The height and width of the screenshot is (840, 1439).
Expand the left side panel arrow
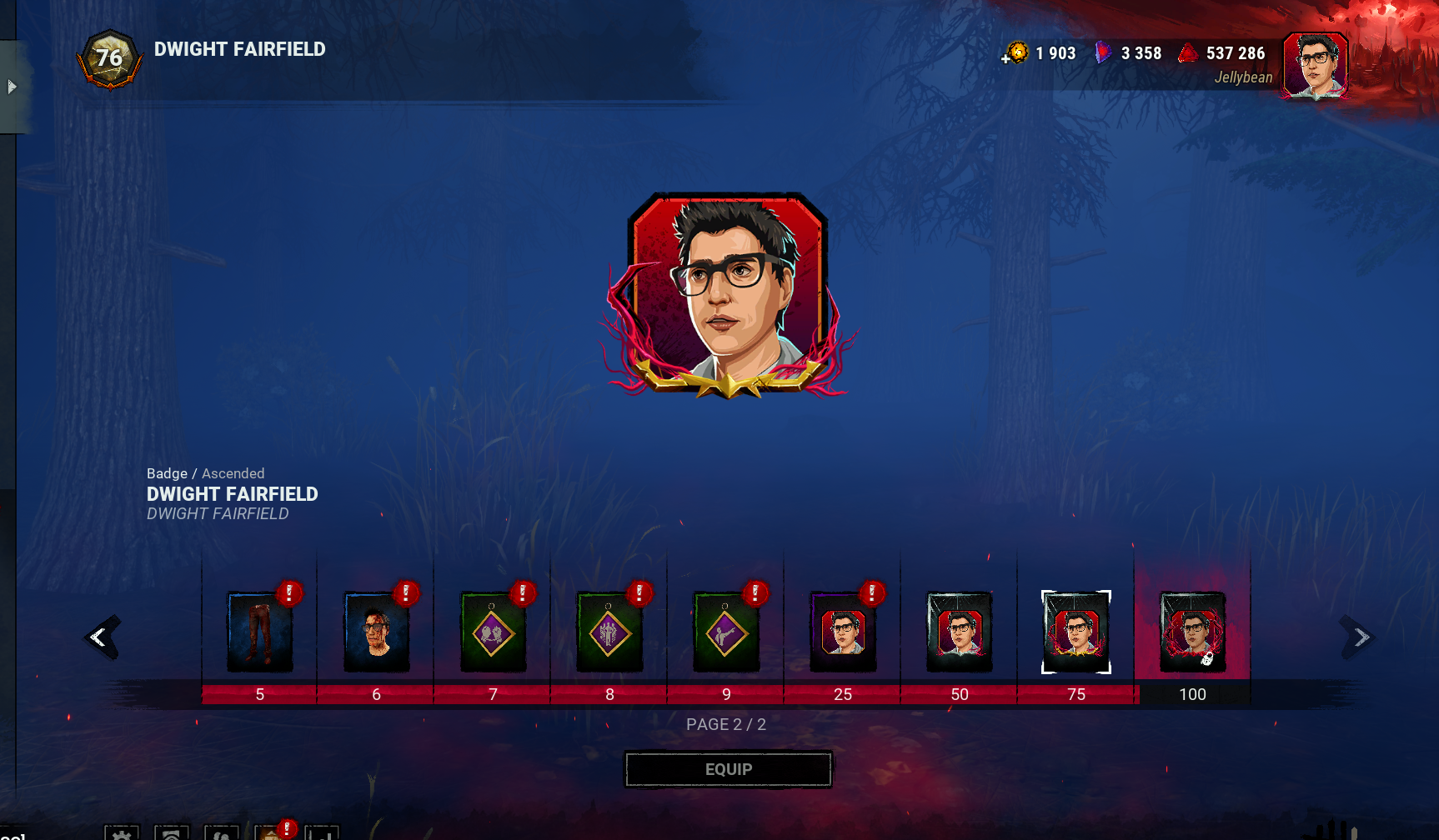pos(12,87)
